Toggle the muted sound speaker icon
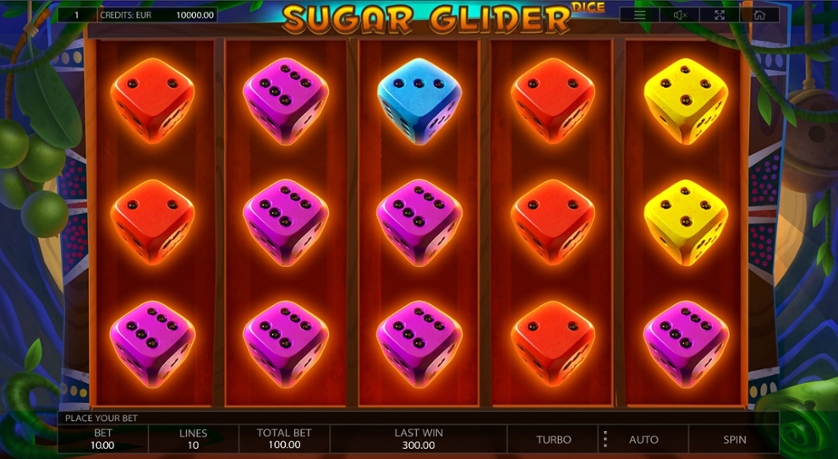Screen dimensions: 838x459 pyautogui.click(x=680, y=15)
